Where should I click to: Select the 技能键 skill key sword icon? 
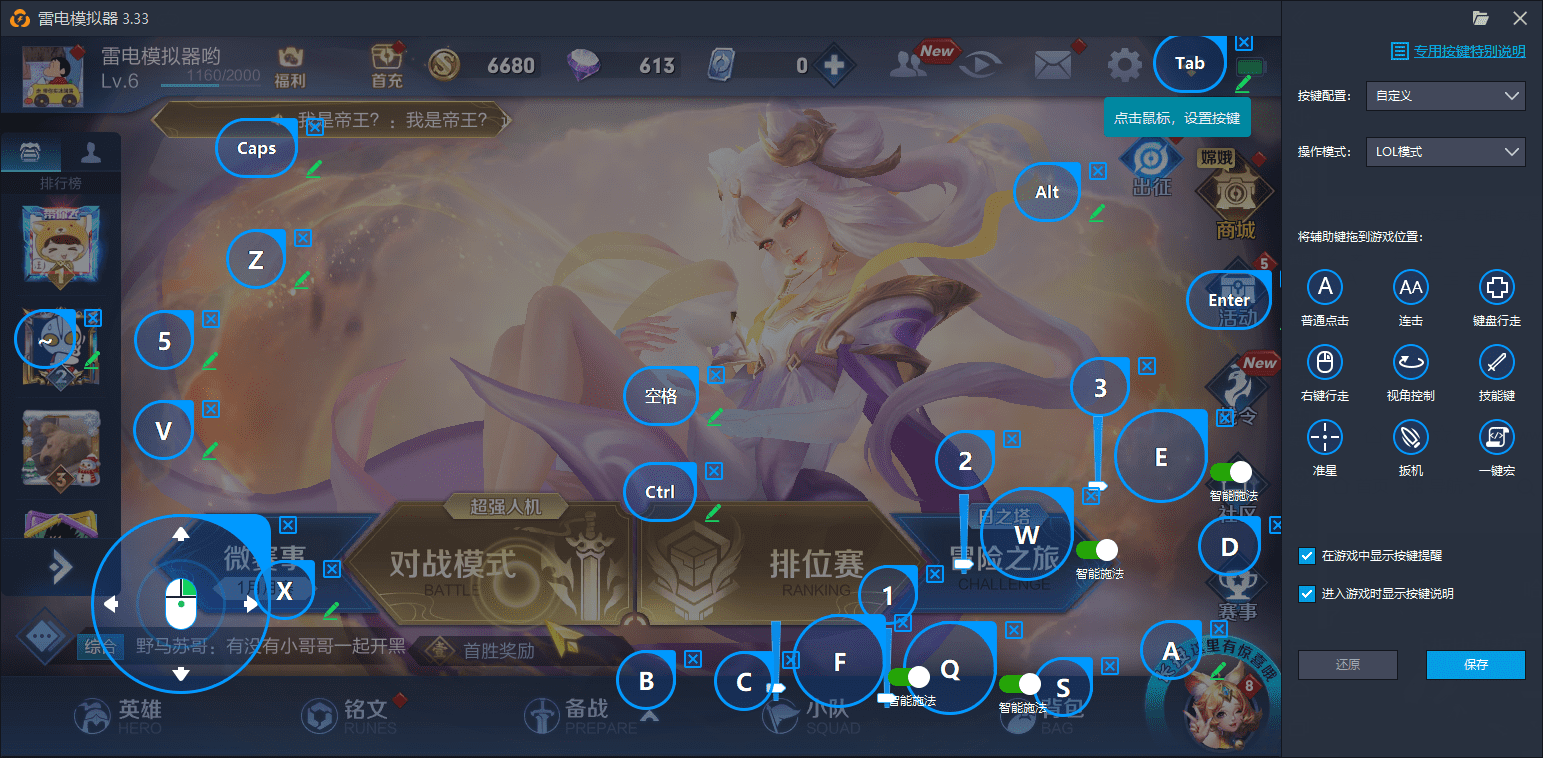(1496, 362)
